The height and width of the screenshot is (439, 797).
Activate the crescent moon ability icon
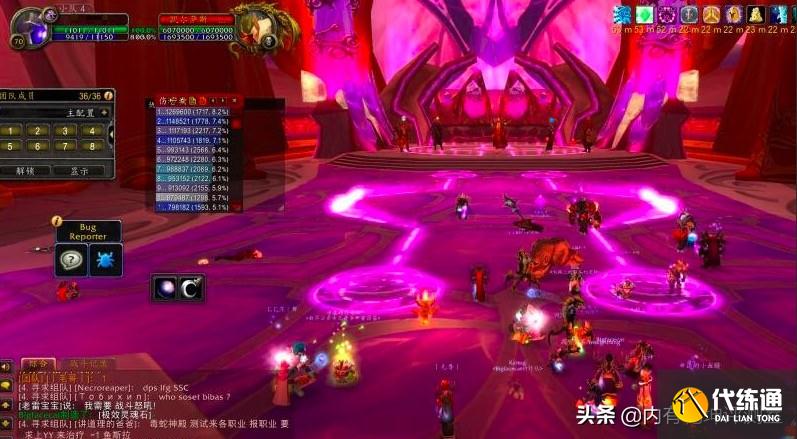tap(190, 288)
